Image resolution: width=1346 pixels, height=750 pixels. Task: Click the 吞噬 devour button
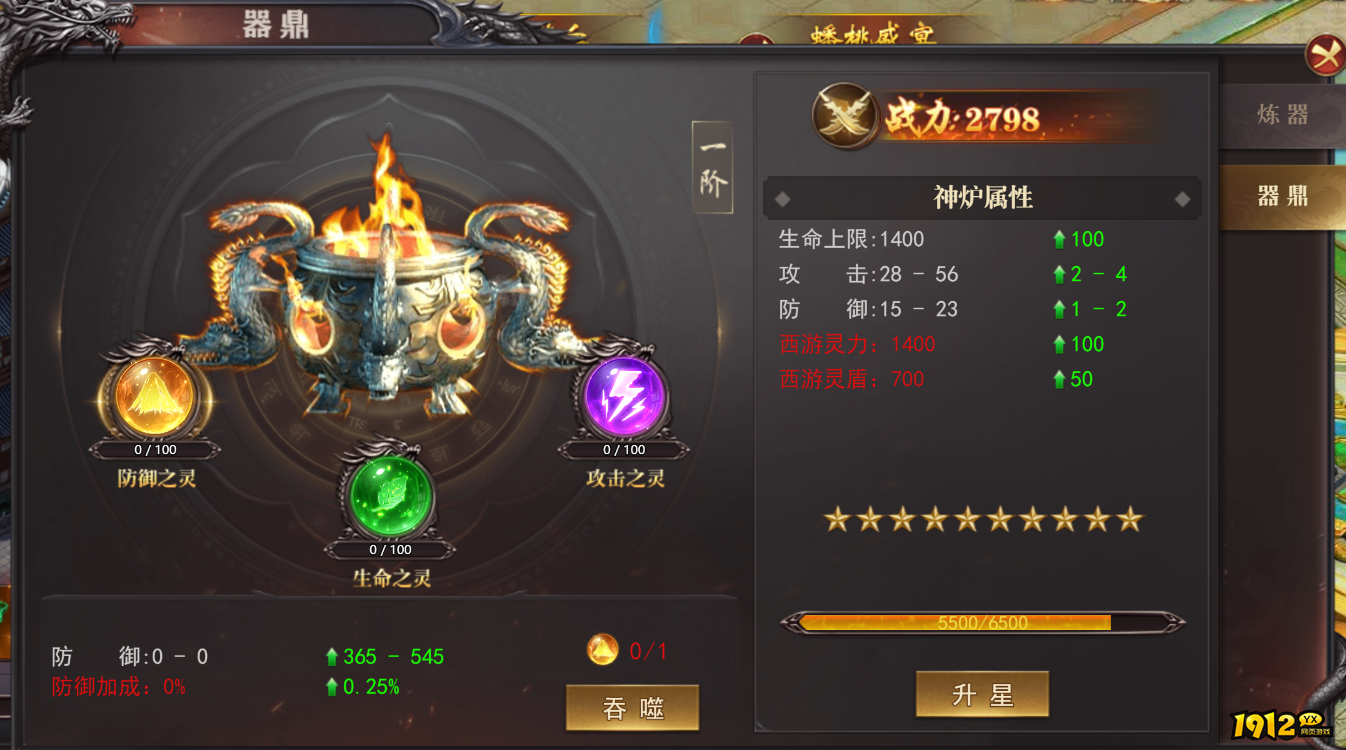[632, 708]
